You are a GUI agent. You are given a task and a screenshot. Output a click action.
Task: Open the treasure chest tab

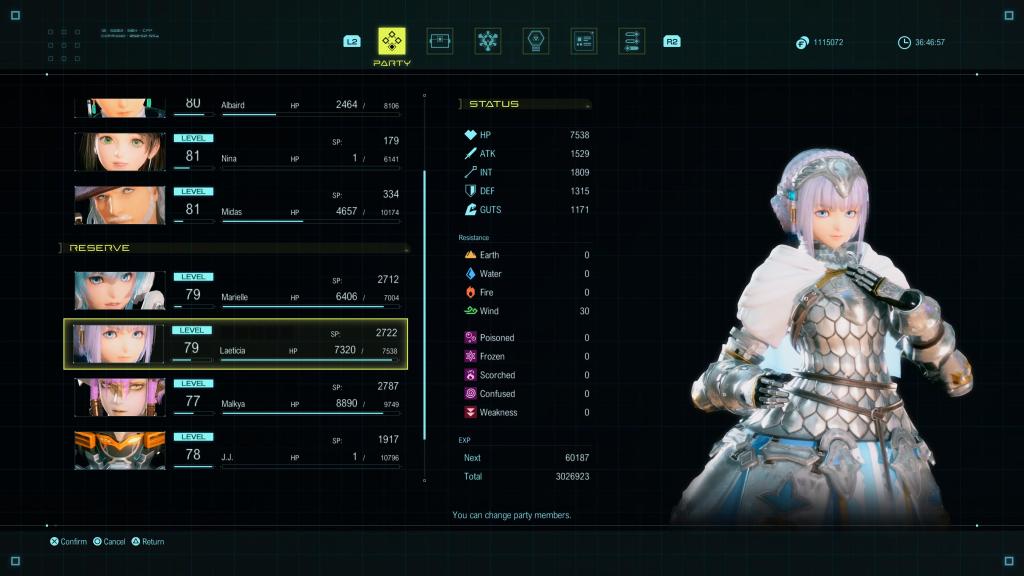pyautogui.click(x=440, y=41)
